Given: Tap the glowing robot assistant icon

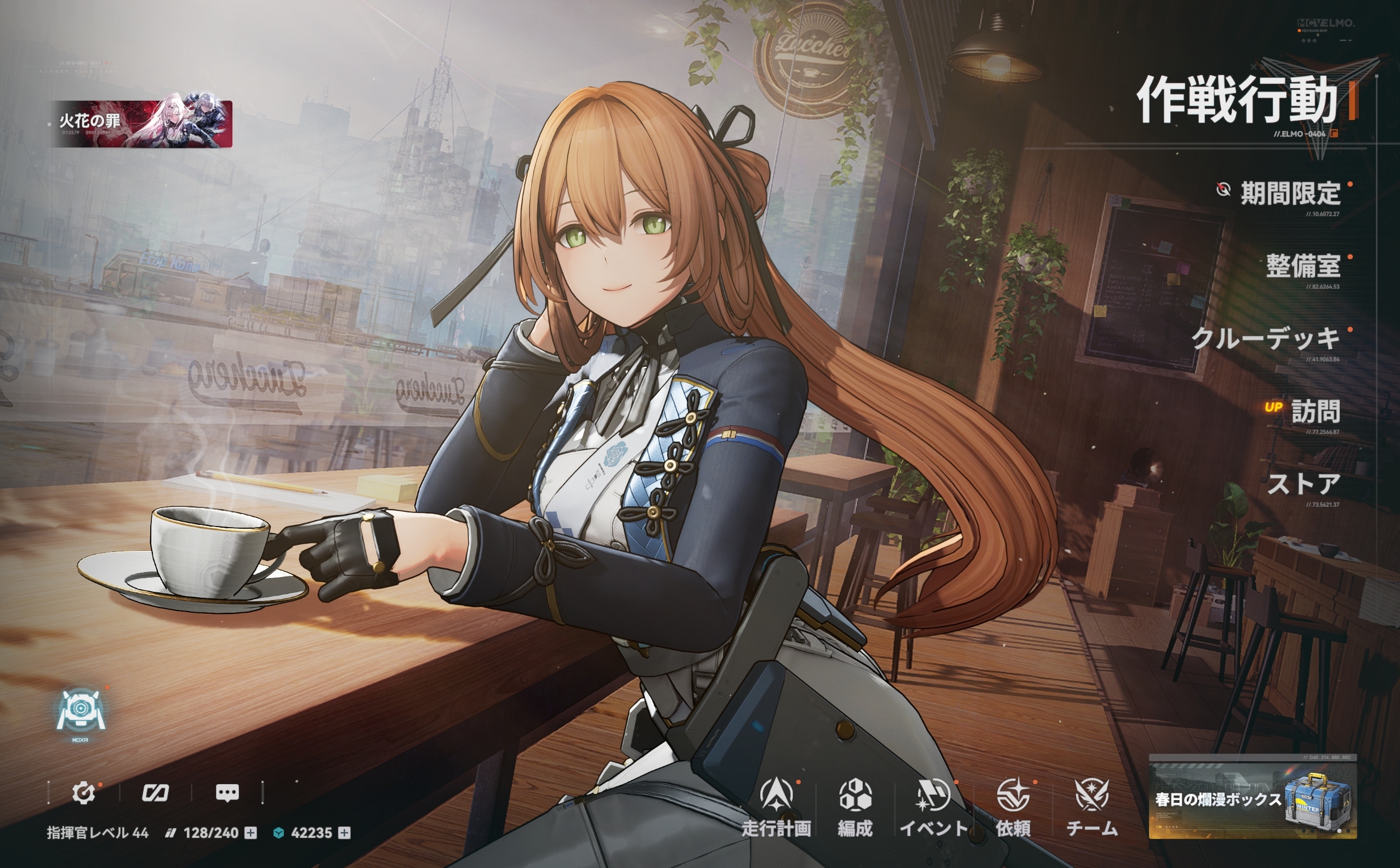Looking at the screenshot, I should pyautogui.click(x=81, y=712).
